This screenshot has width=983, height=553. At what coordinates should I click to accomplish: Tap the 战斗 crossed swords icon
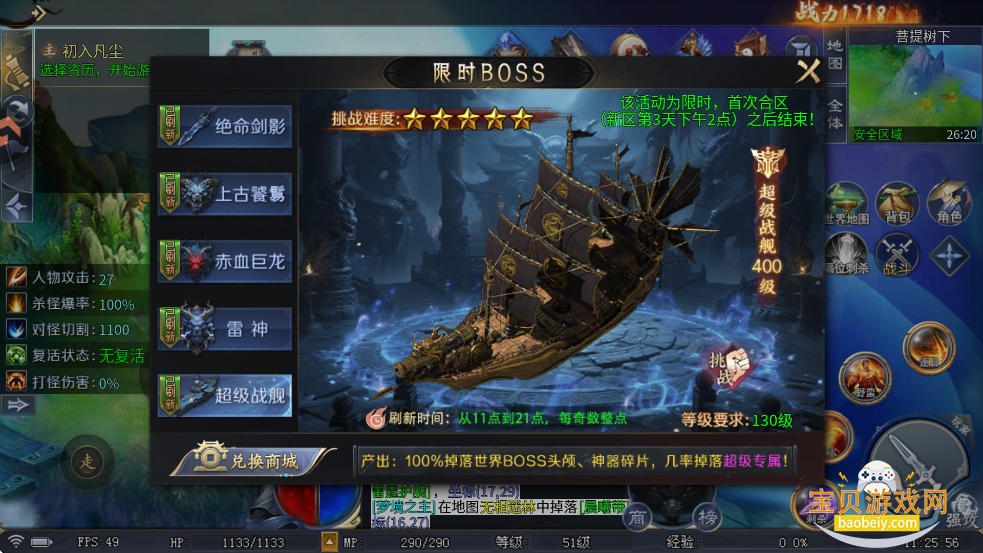896,256
